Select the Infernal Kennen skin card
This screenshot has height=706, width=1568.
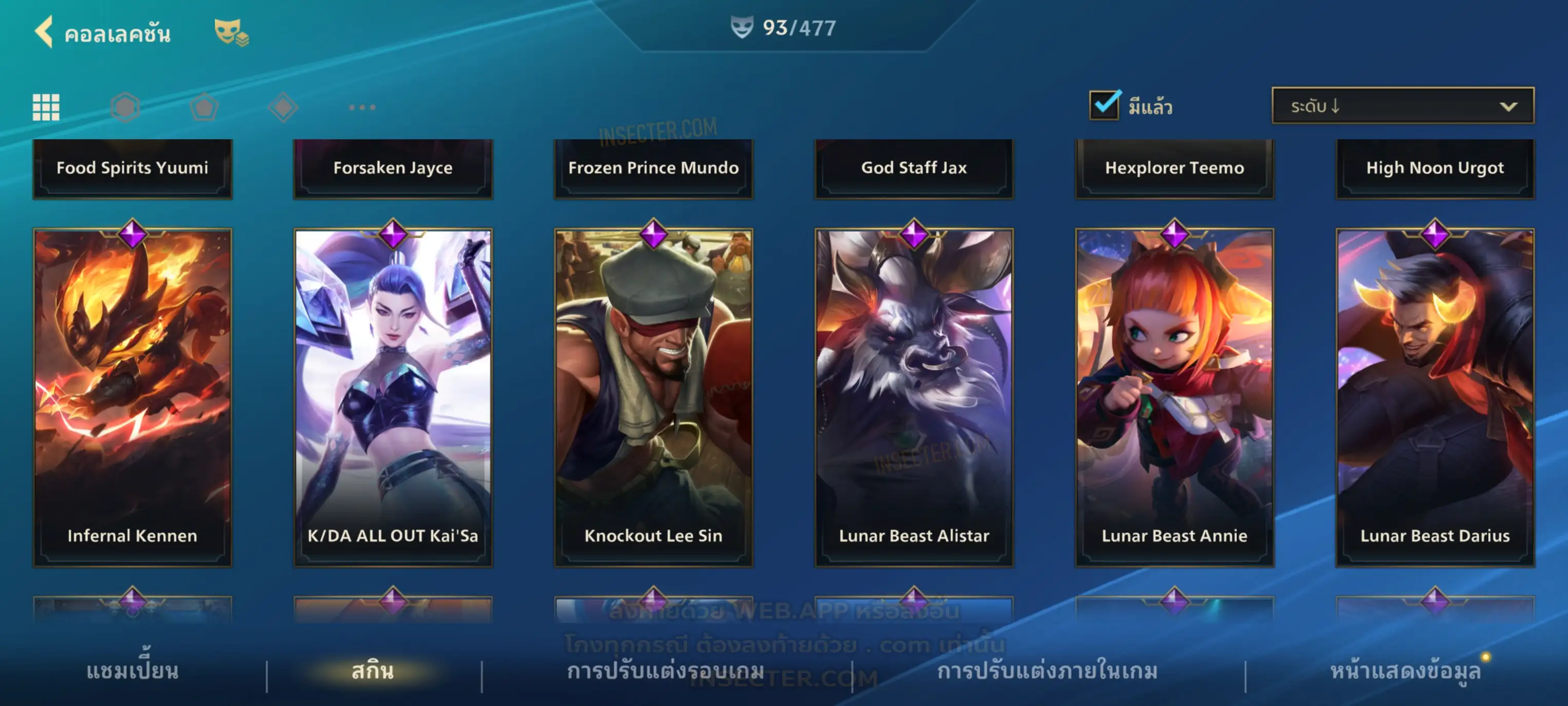tap(132, 397)
